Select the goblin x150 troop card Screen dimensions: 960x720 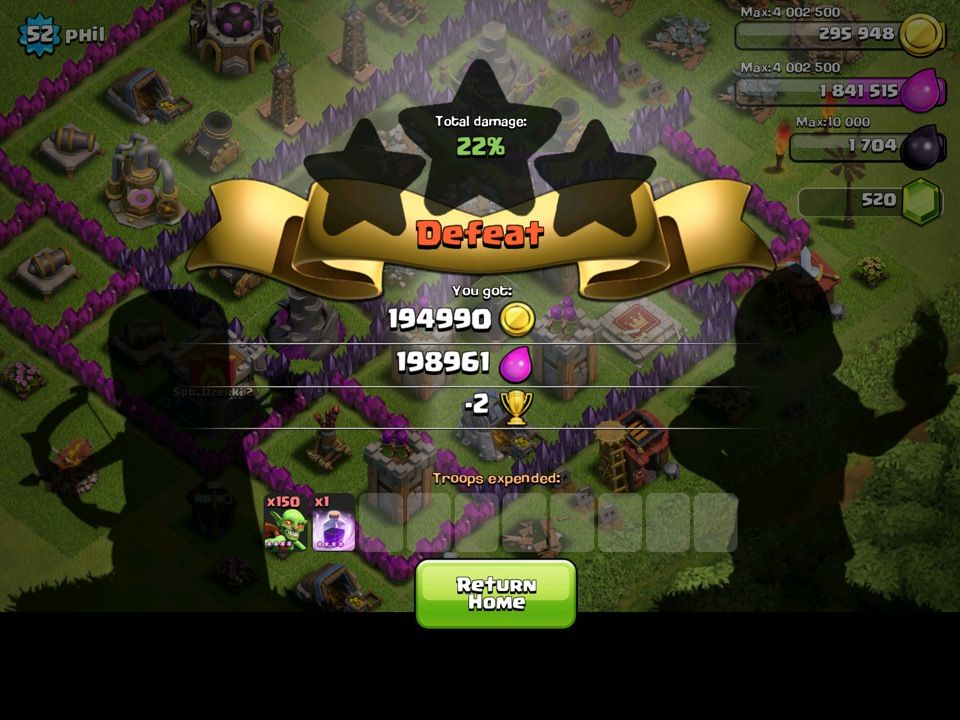tap(286, 523)
